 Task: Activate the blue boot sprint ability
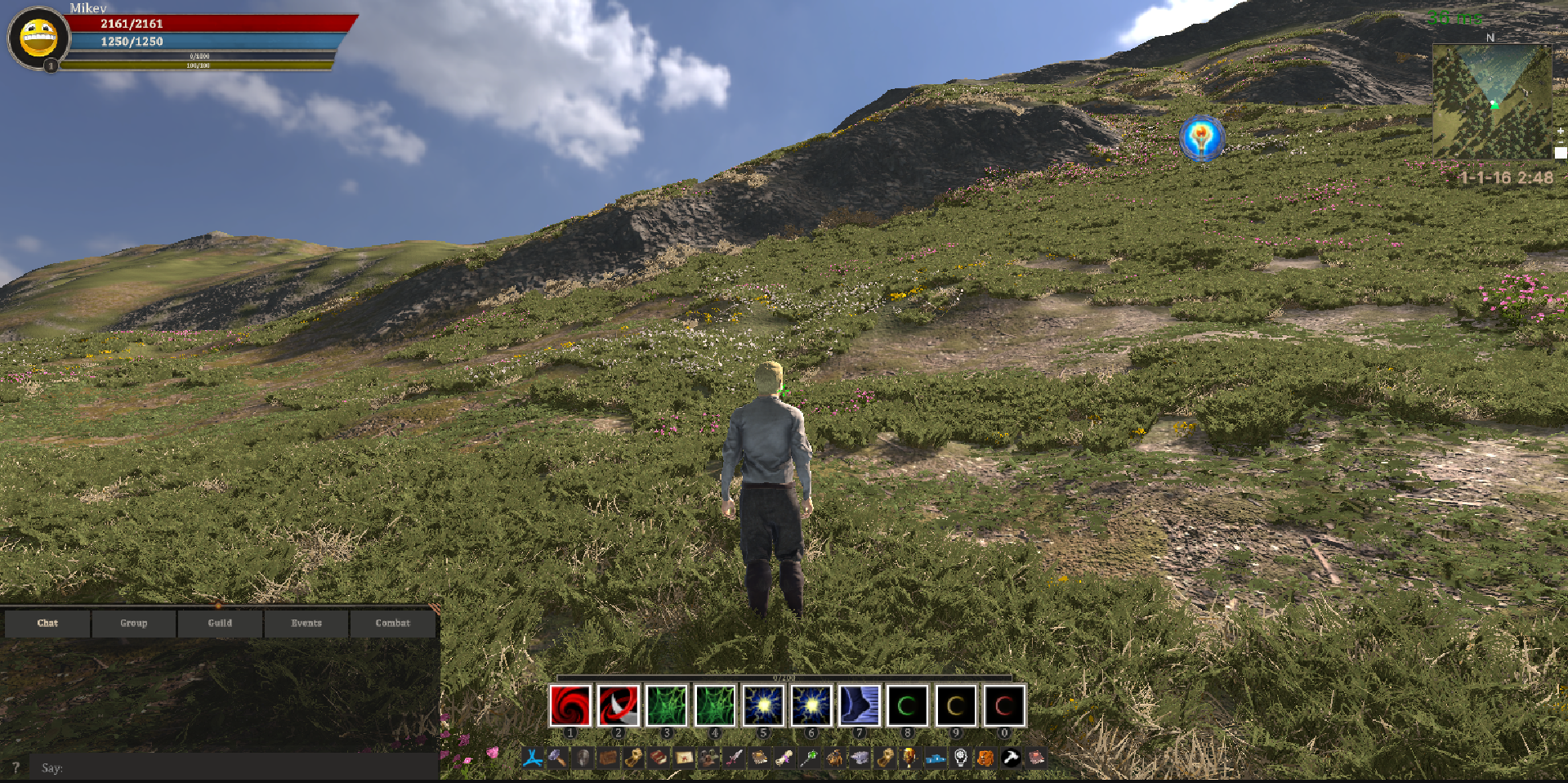tap(860, 705)
